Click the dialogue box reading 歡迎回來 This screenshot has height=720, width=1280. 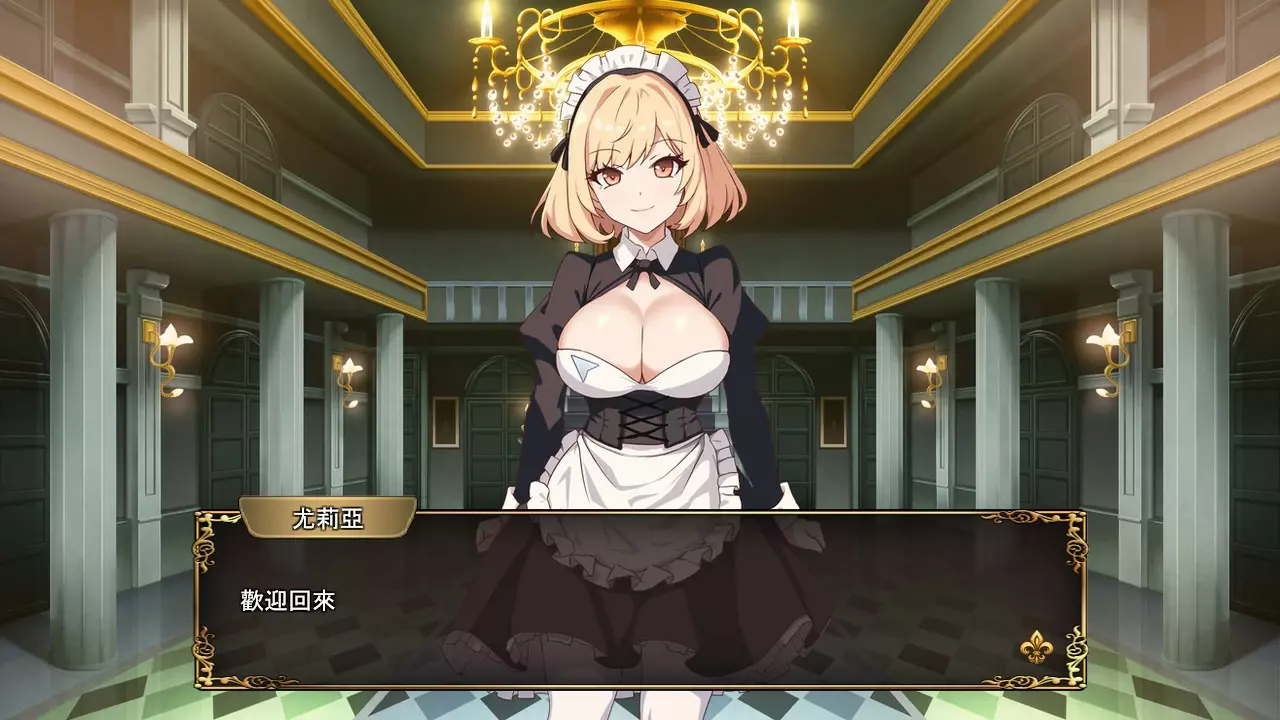point(640,600)
